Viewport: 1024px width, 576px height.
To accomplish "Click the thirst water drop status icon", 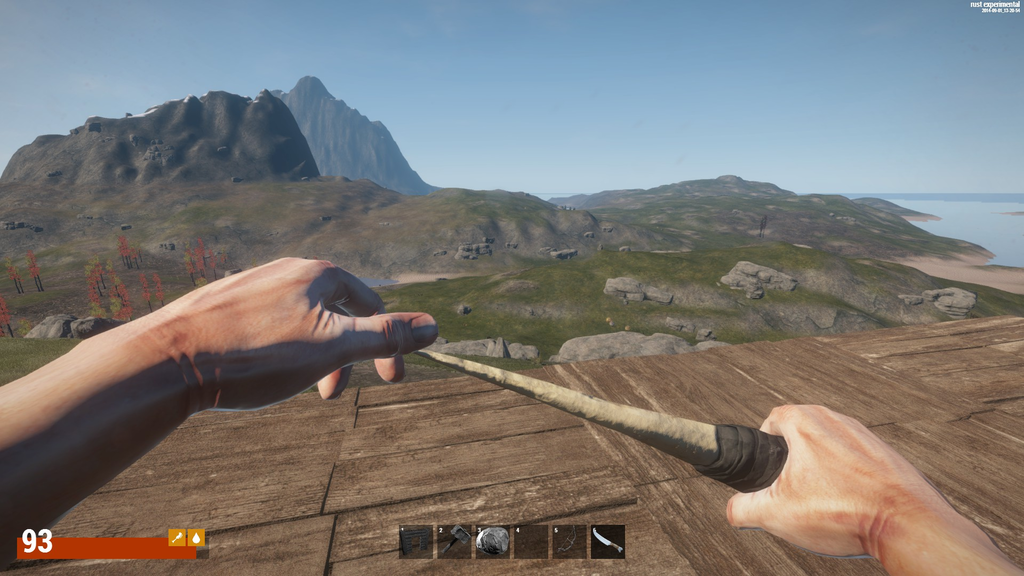I will (x=196, y=538).
